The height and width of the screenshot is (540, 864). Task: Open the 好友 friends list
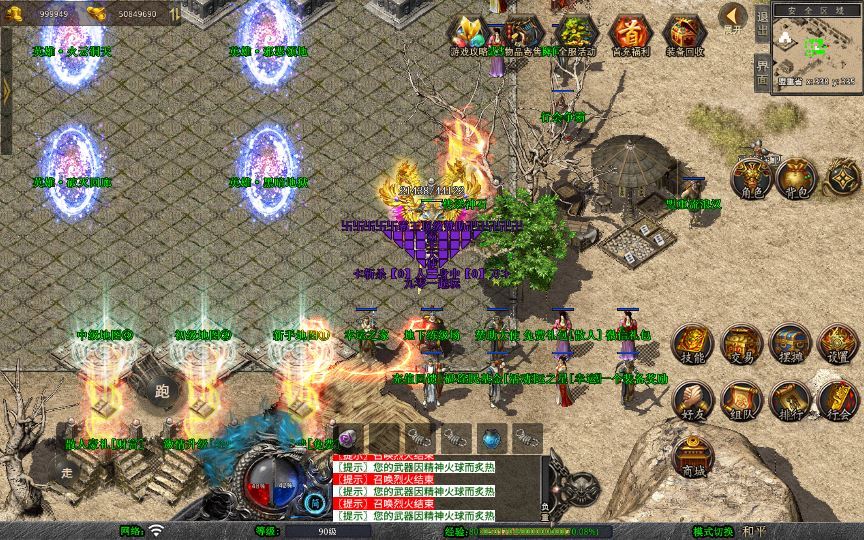(x=692, y=400)
